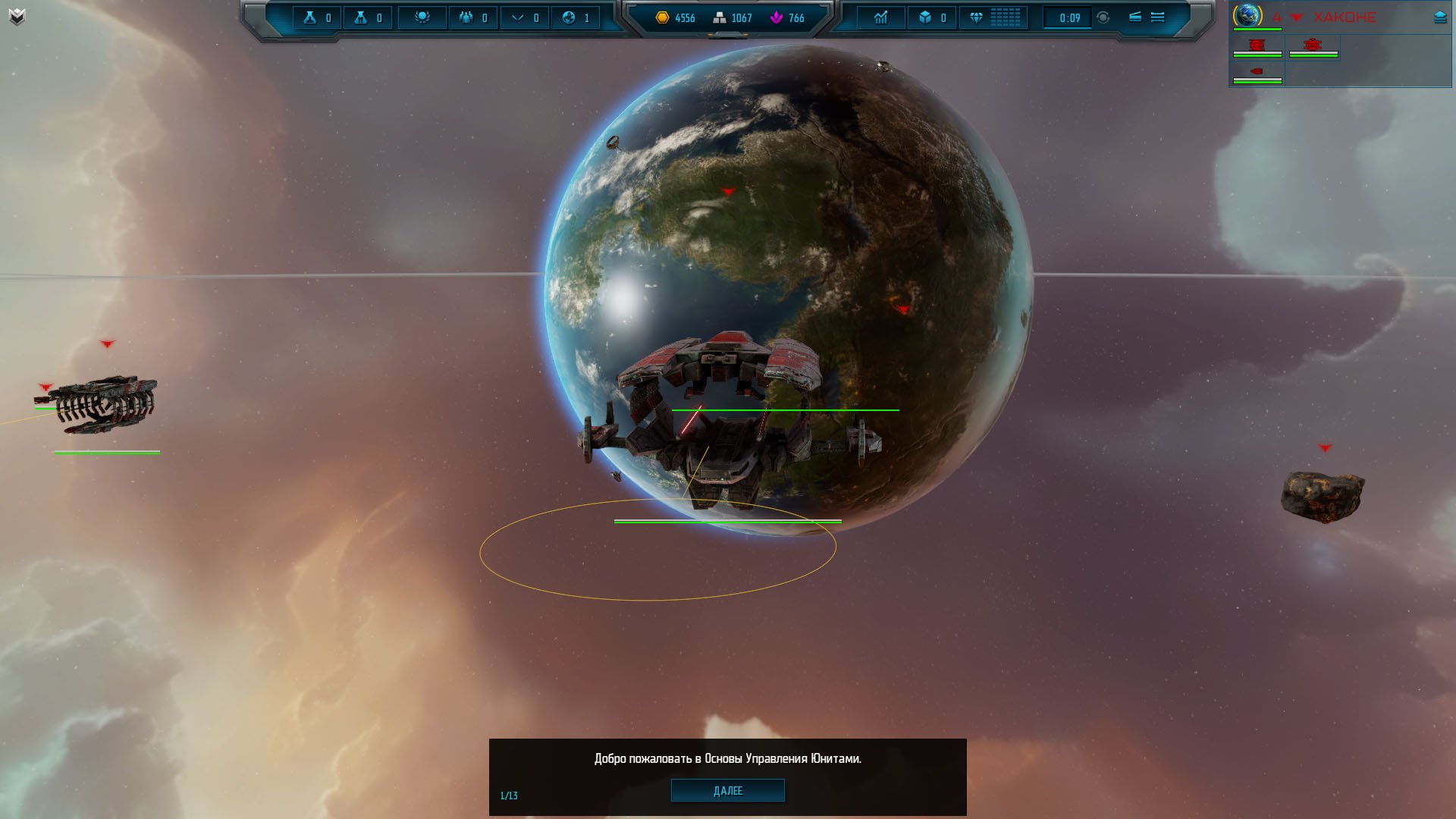Click the round button beside the timer

[x=1103, y=17]
